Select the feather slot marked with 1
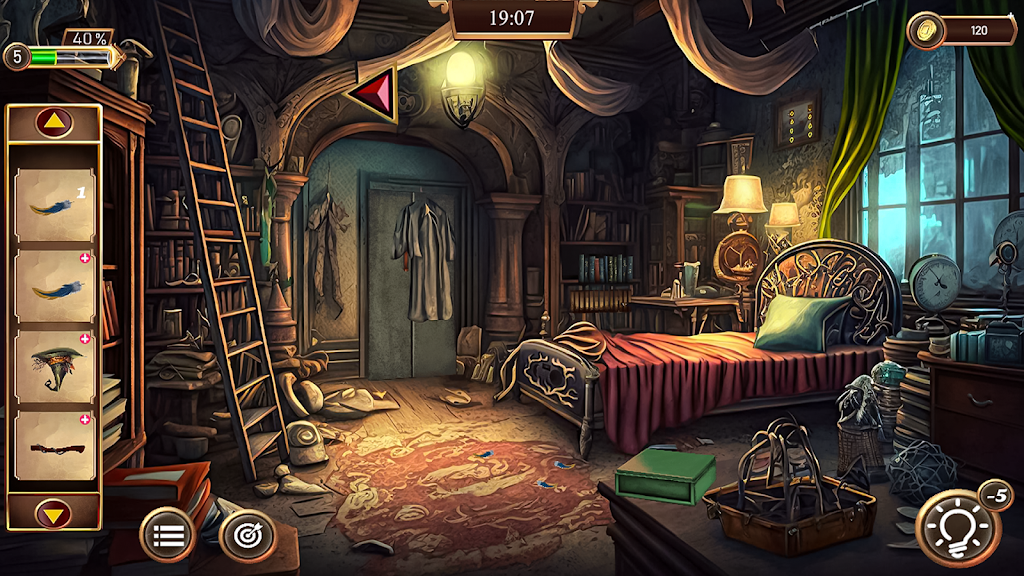 pos(54,205)
